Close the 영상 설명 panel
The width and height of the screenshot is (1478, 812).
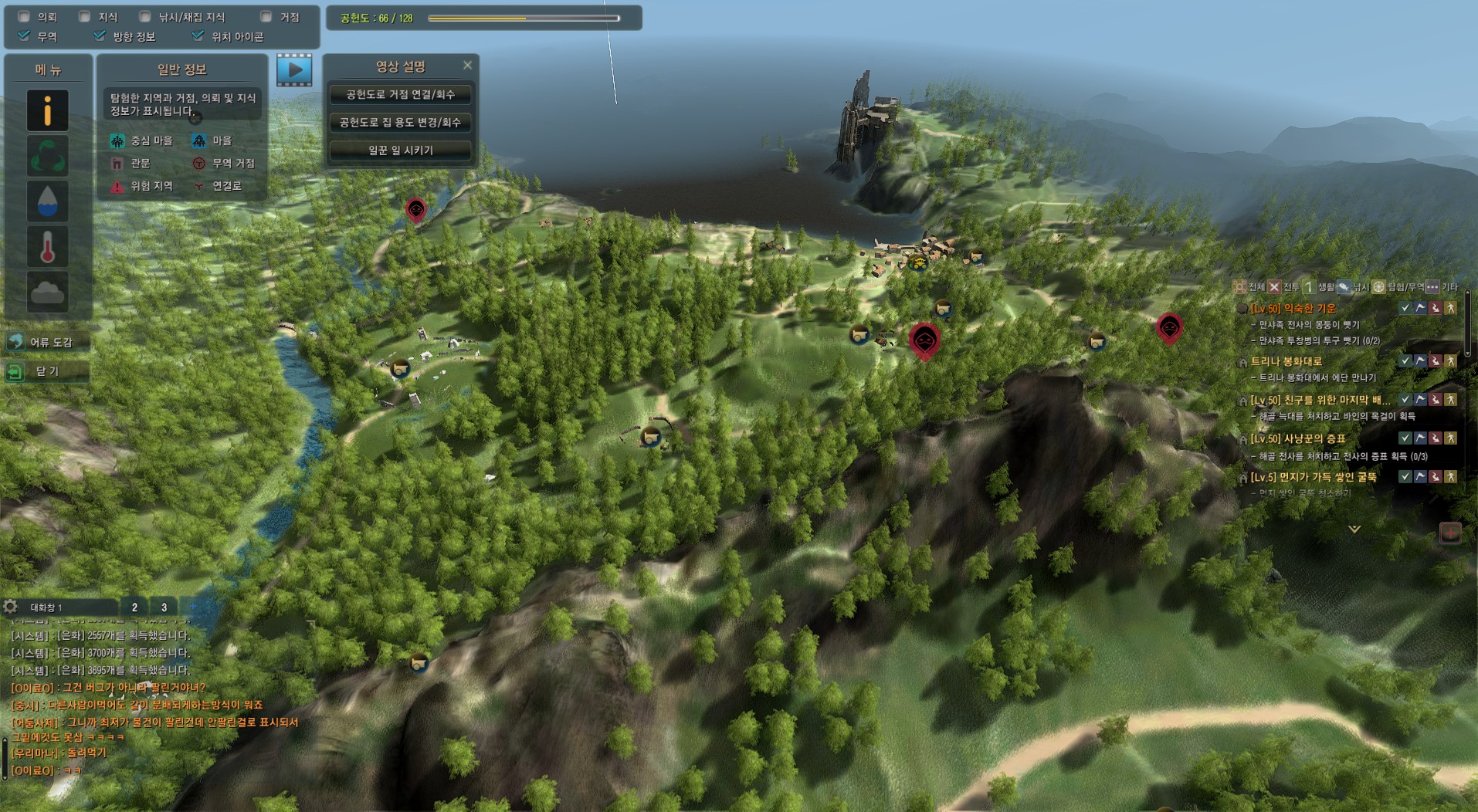point(467,66)
